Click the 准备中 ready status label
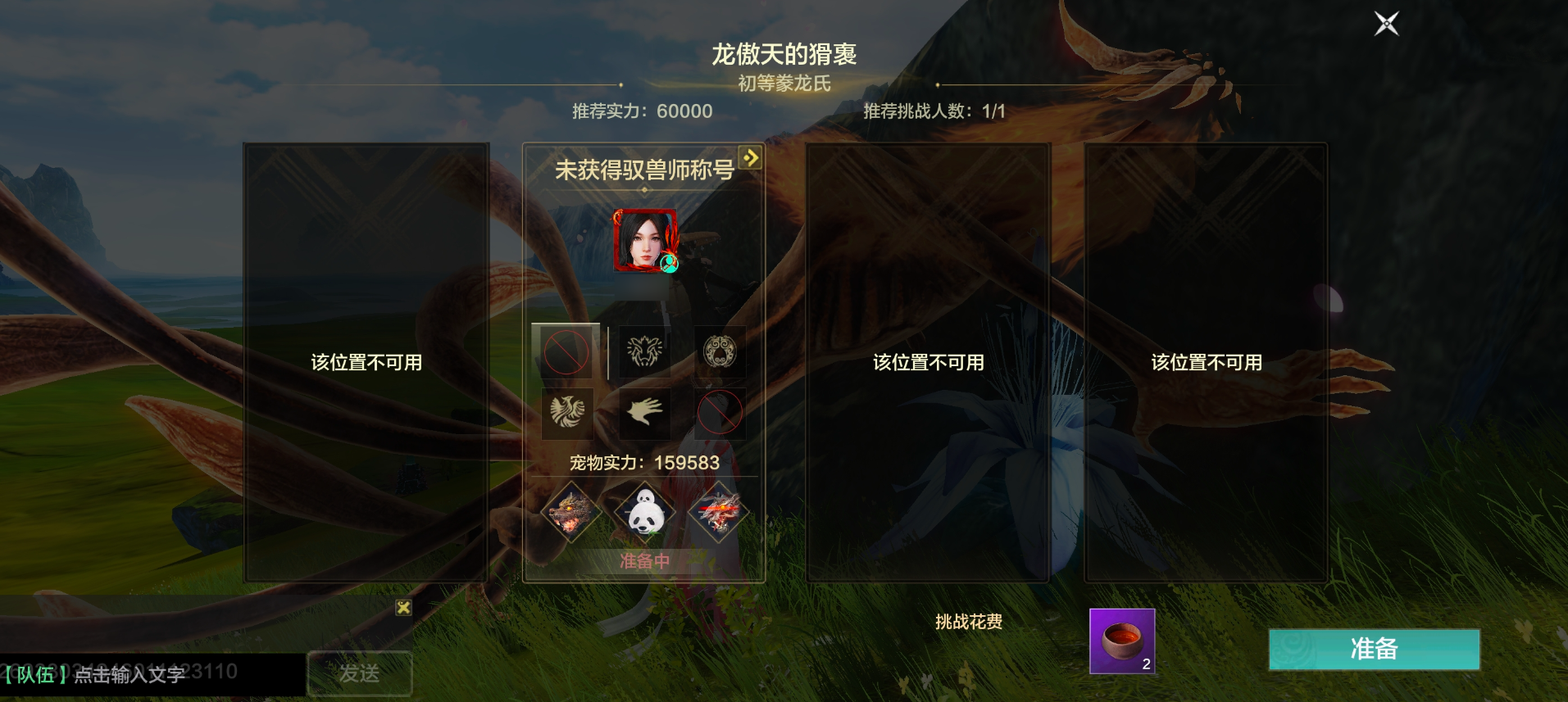This screenshot has width=1568, height=702. [x=644, y=559]
